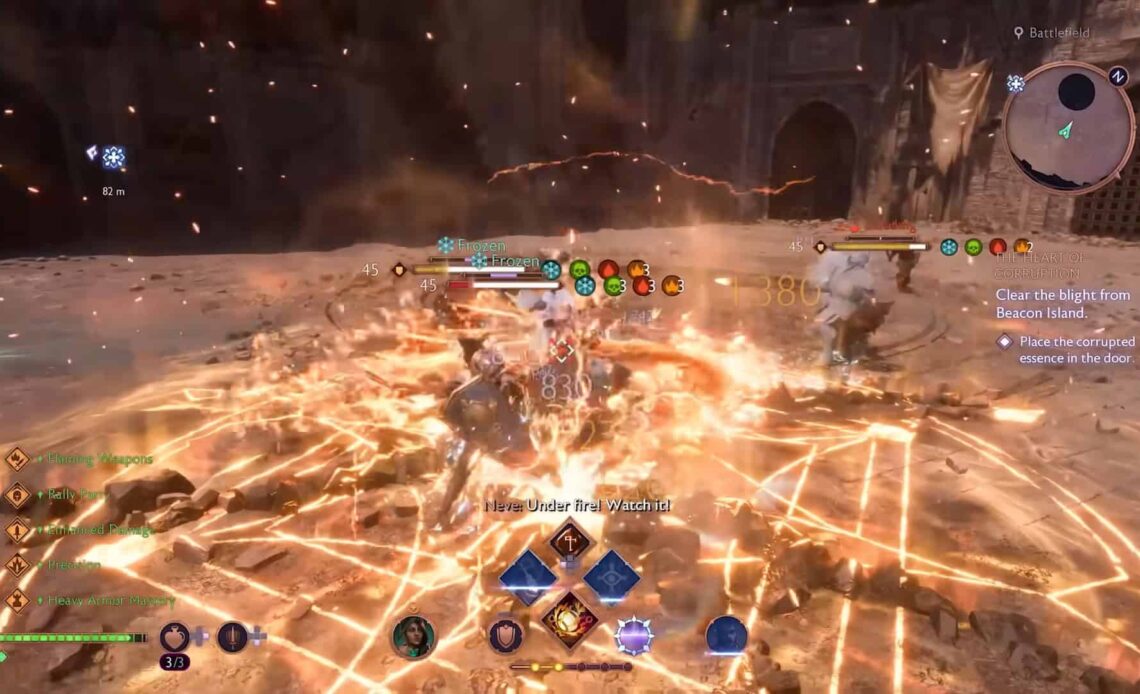Viewport: 1140px width, 694px height.
Task: Use the healing potion flask icon
Action: (x=175, y=636)
